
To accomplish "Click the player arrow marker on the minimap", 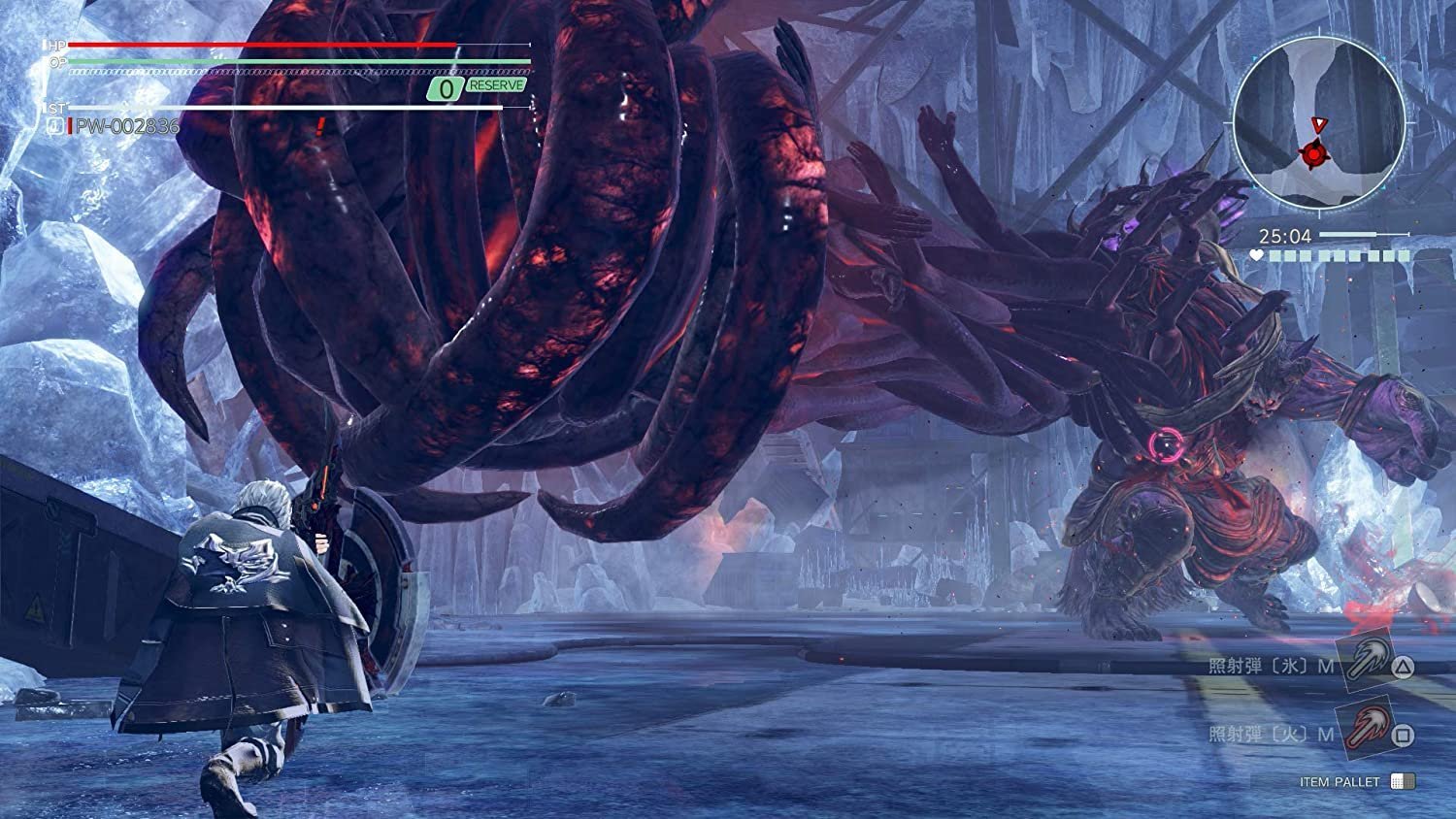I will [x=1320, y=122].
